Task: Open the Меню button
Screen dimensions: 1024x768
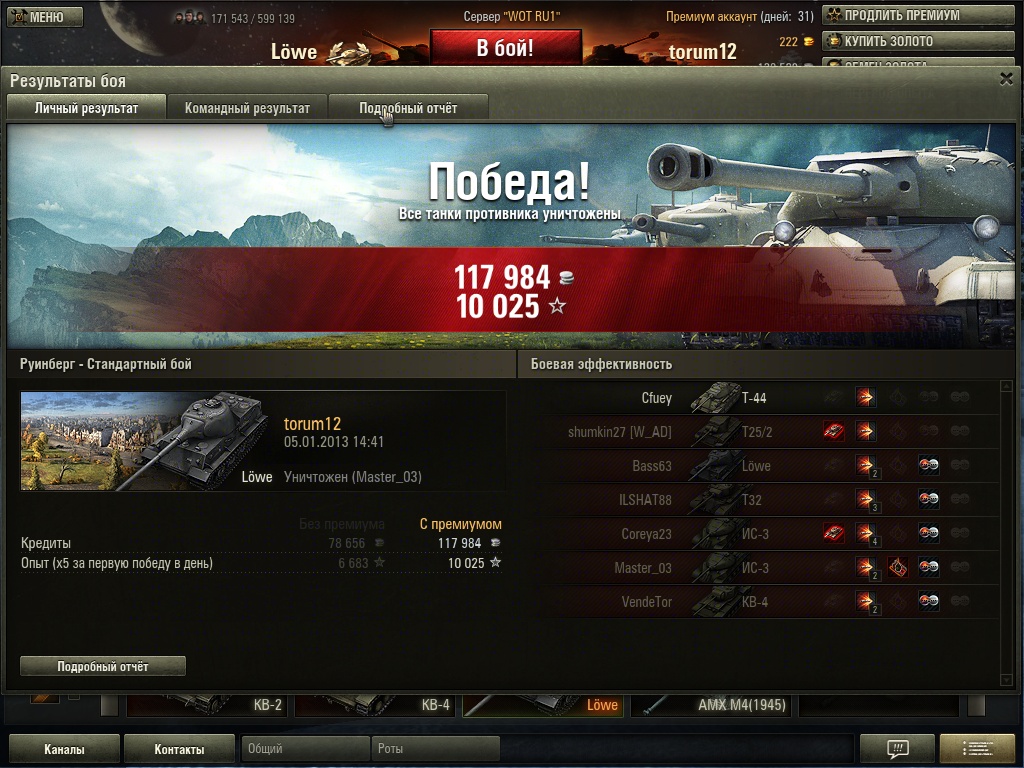Action: coord(46,17)
